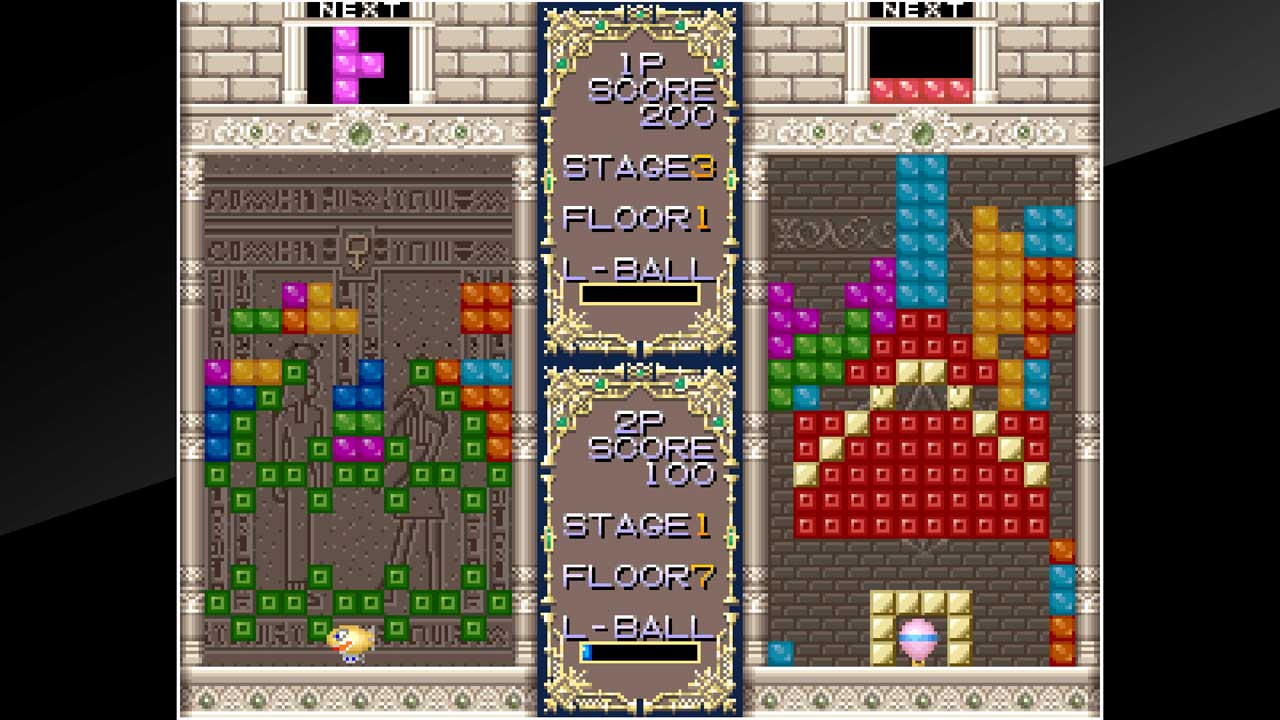Select the bee character at bottom of left field

point(350,639)
